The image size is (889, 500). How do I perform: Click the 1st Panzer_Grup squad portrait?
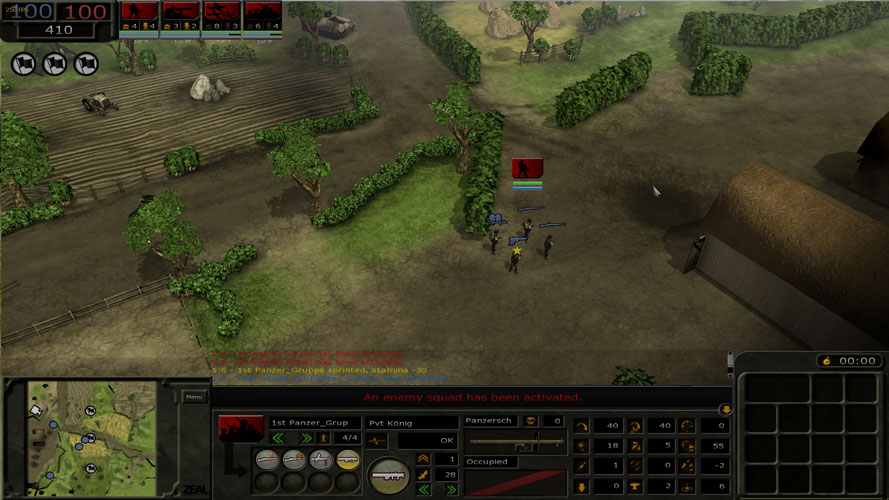point(241,429)
